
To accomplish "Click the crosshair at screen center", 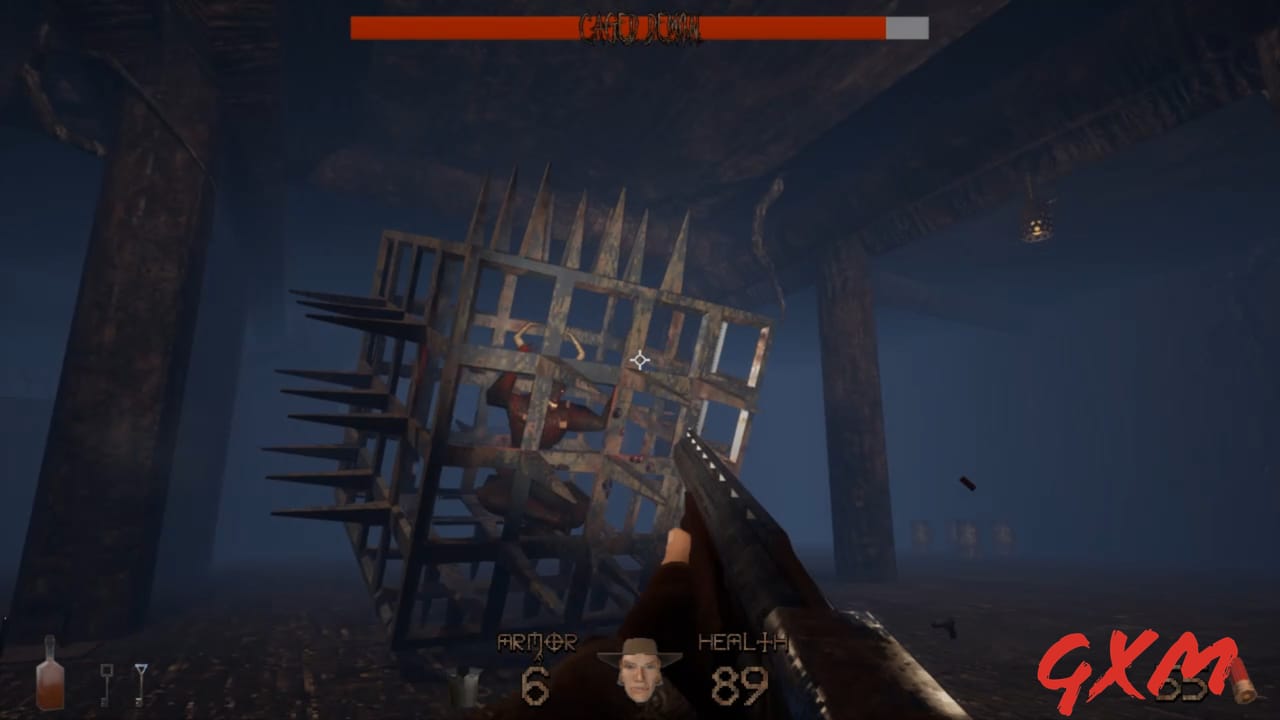I will [x=640, y=362].
